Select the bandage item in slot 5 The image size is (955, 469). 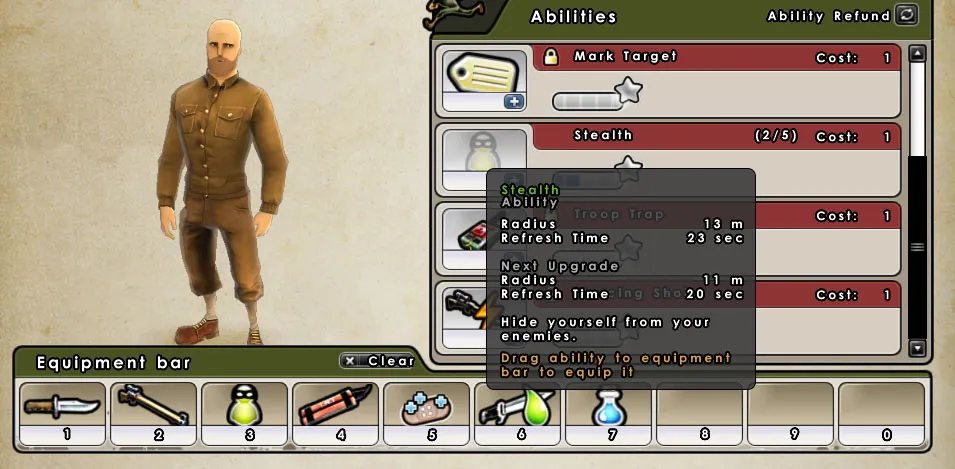click(x=426, y=407)
